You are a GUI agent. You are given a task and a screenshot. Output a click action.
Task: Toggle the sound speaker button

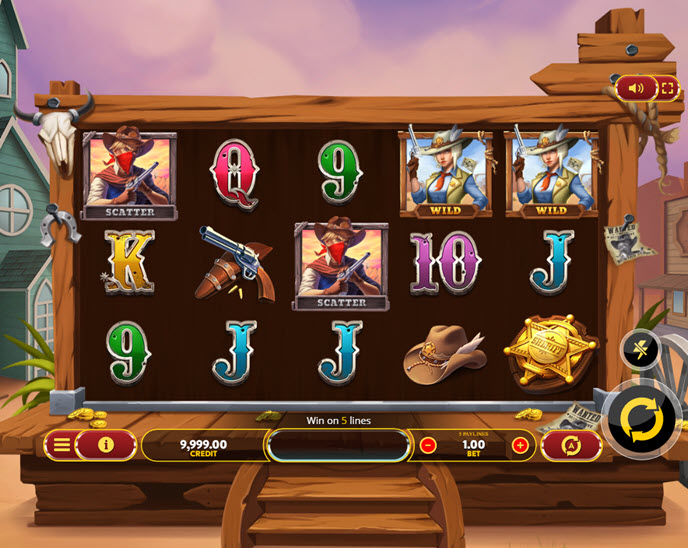click(637, 88)
